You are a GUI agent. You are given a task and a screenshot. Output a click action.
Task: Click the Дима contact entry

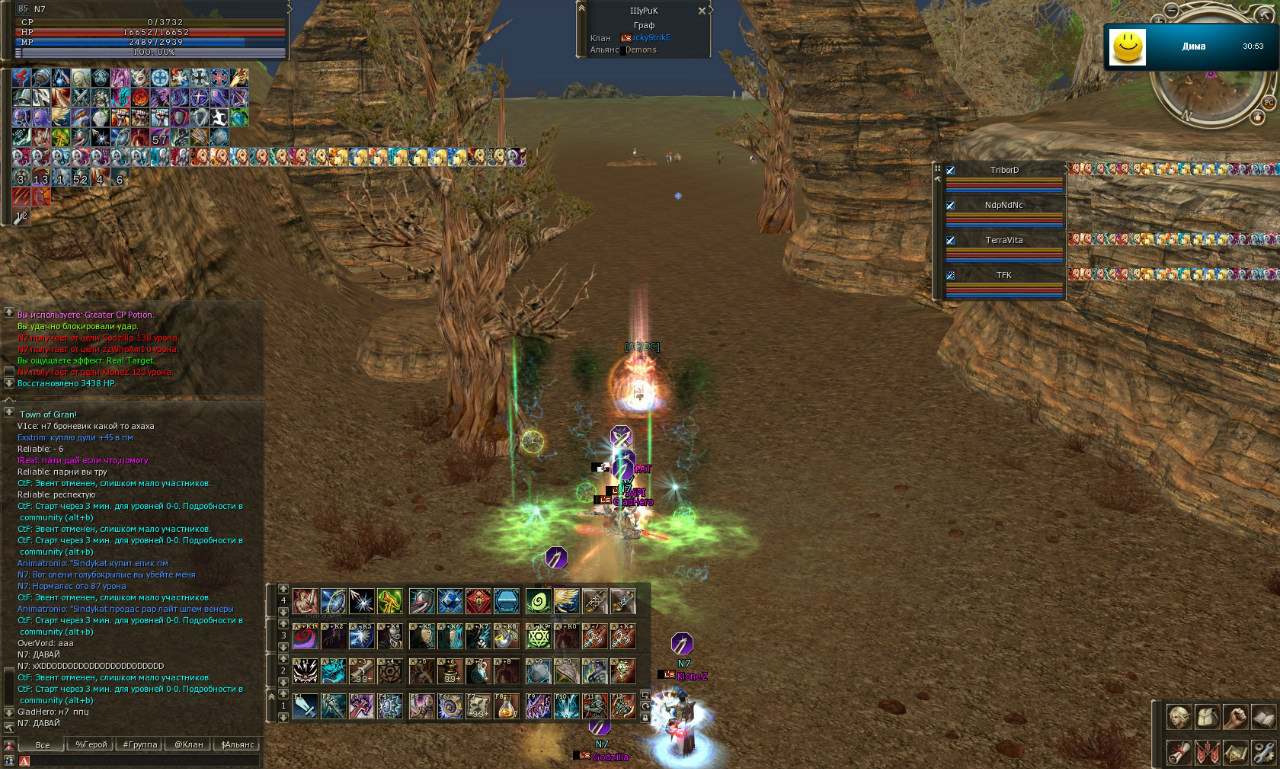point(1195,47)
